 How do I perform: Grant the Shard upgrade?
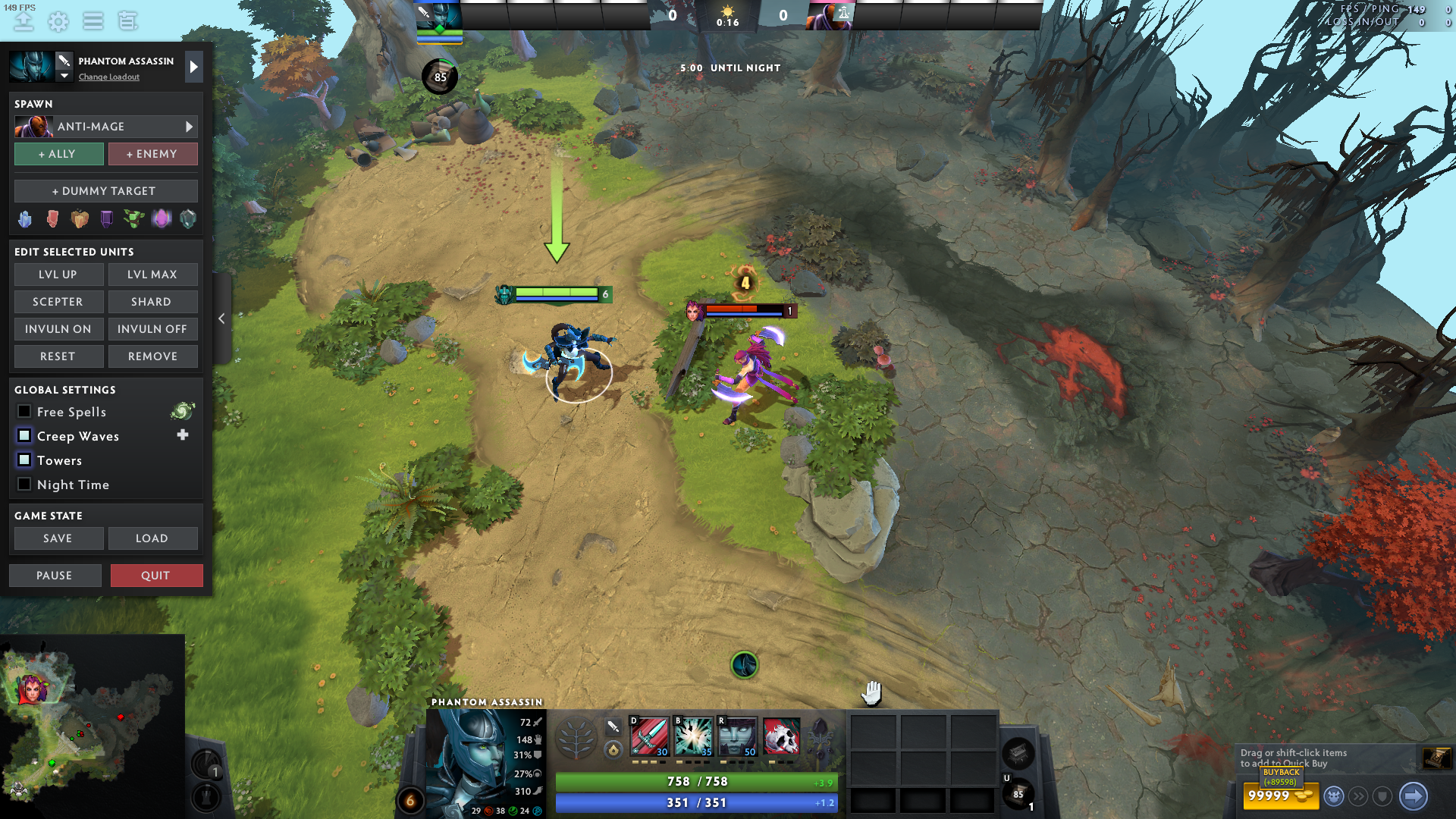tap(152, 302)
